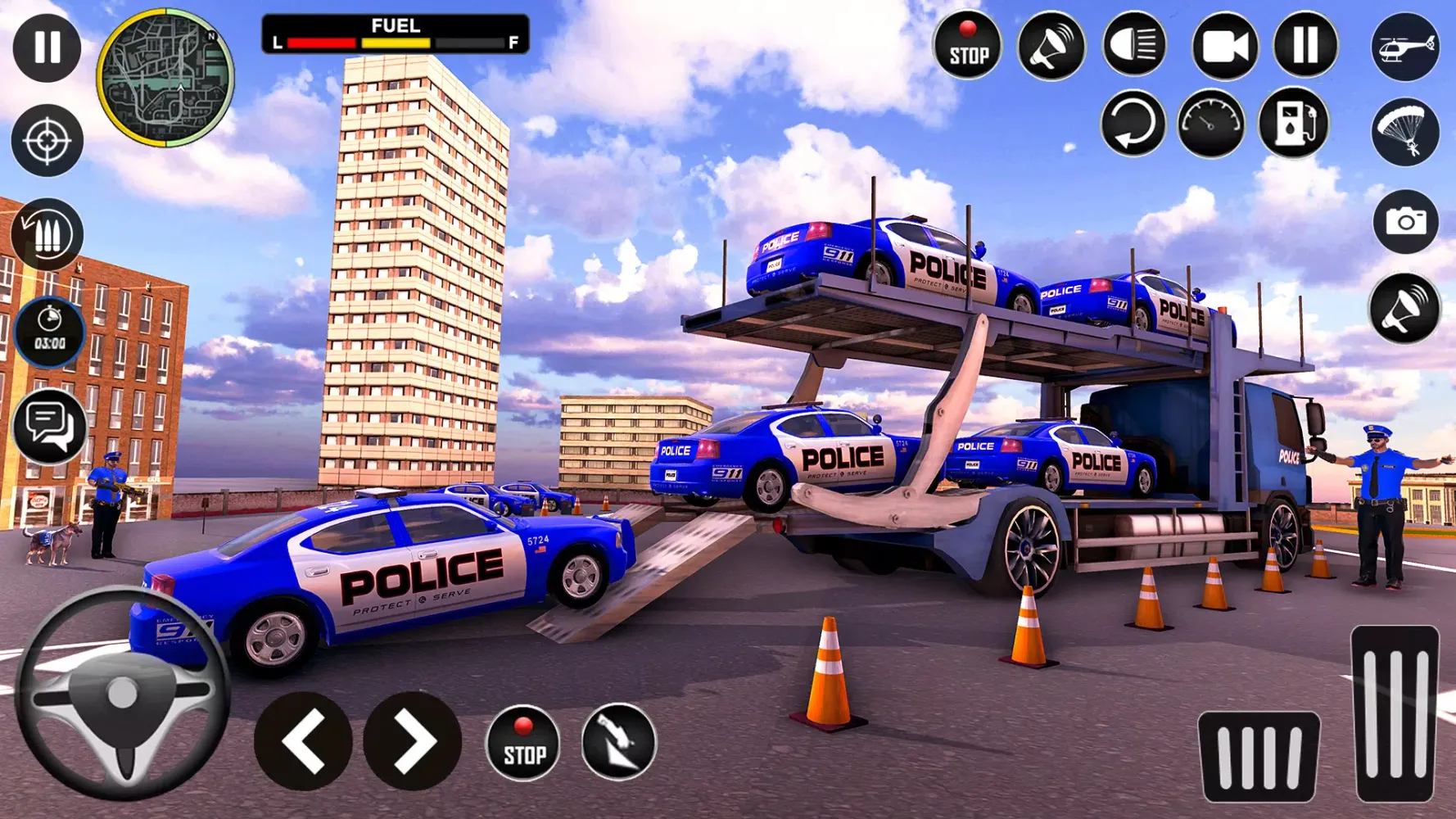This screenshot has height=819, width=1456.
Task: Toggle the top-right pause icon
Action: (x=1302, y=47)
